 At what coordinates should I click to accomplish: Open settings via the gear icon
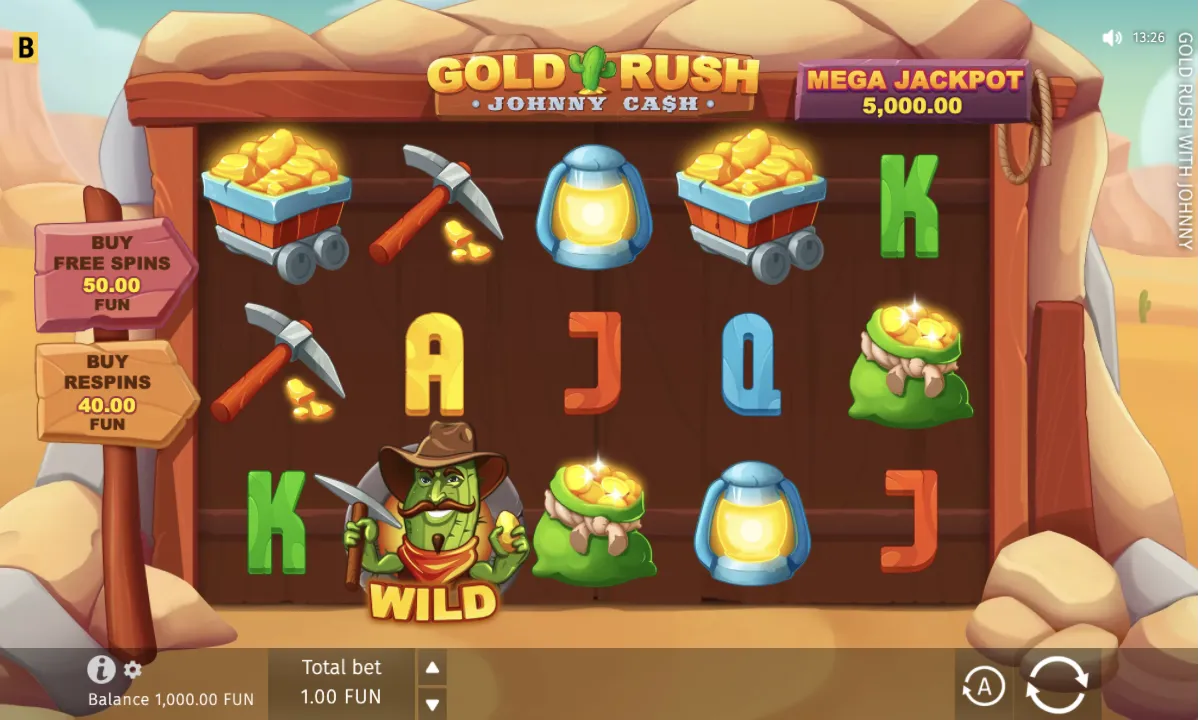[x=133, y=670]
